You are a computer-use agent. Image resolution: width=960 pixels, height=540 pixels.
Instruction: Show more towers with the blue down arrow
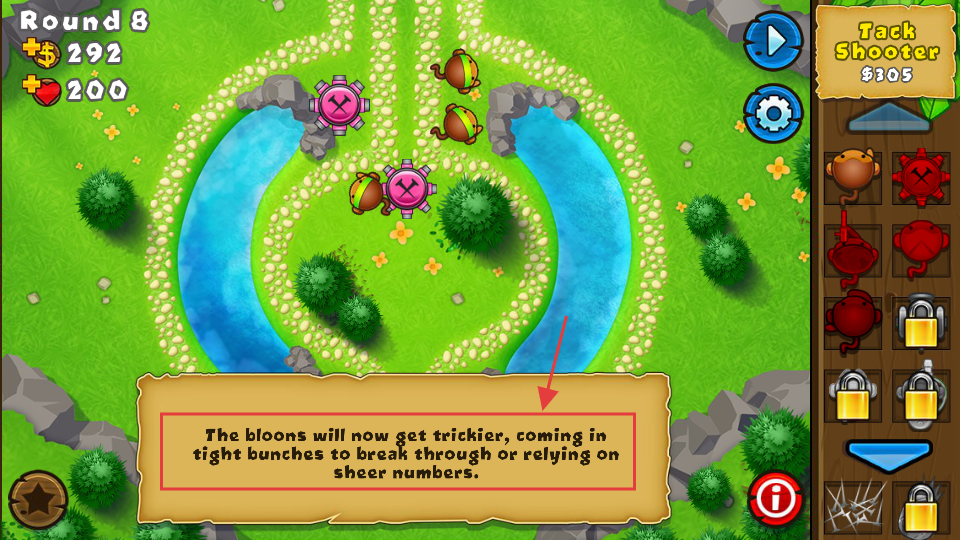coord(889,453)
